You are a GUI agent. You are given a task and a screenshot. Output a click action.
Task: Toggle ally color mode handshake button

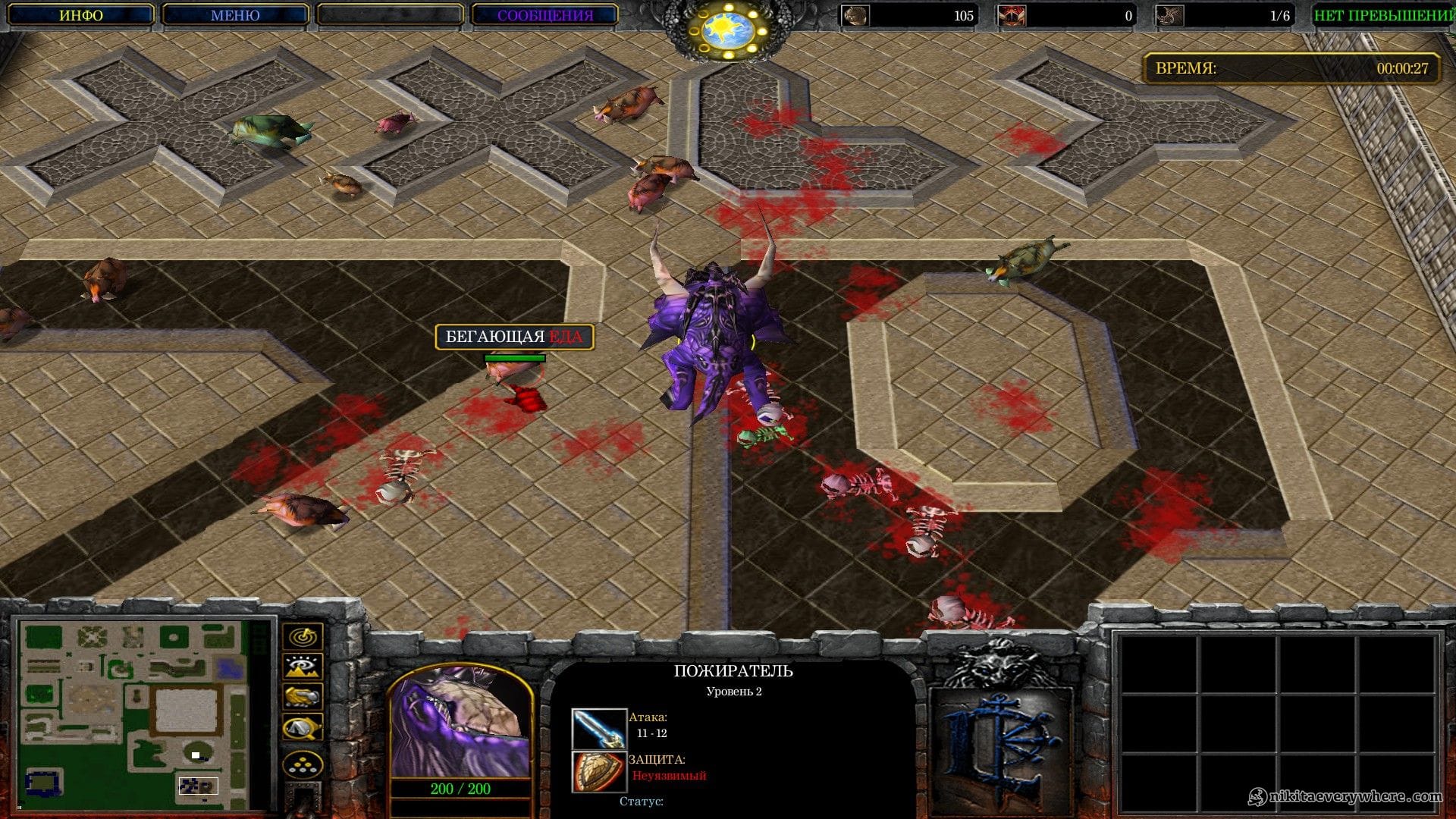[x=303, y=697]
